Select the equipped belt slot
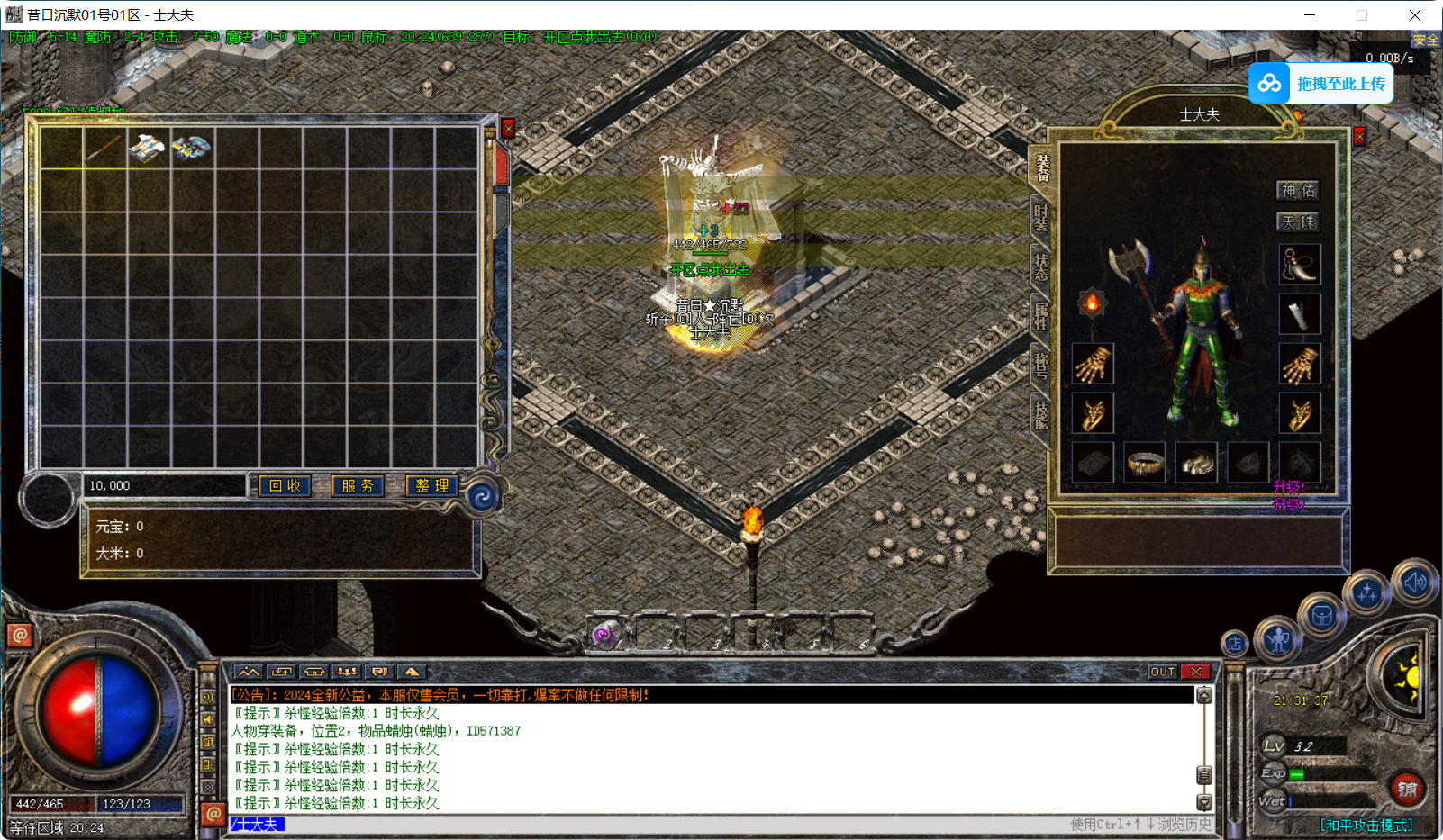The image size is (1443, 840). click(x=1145, y=464)
